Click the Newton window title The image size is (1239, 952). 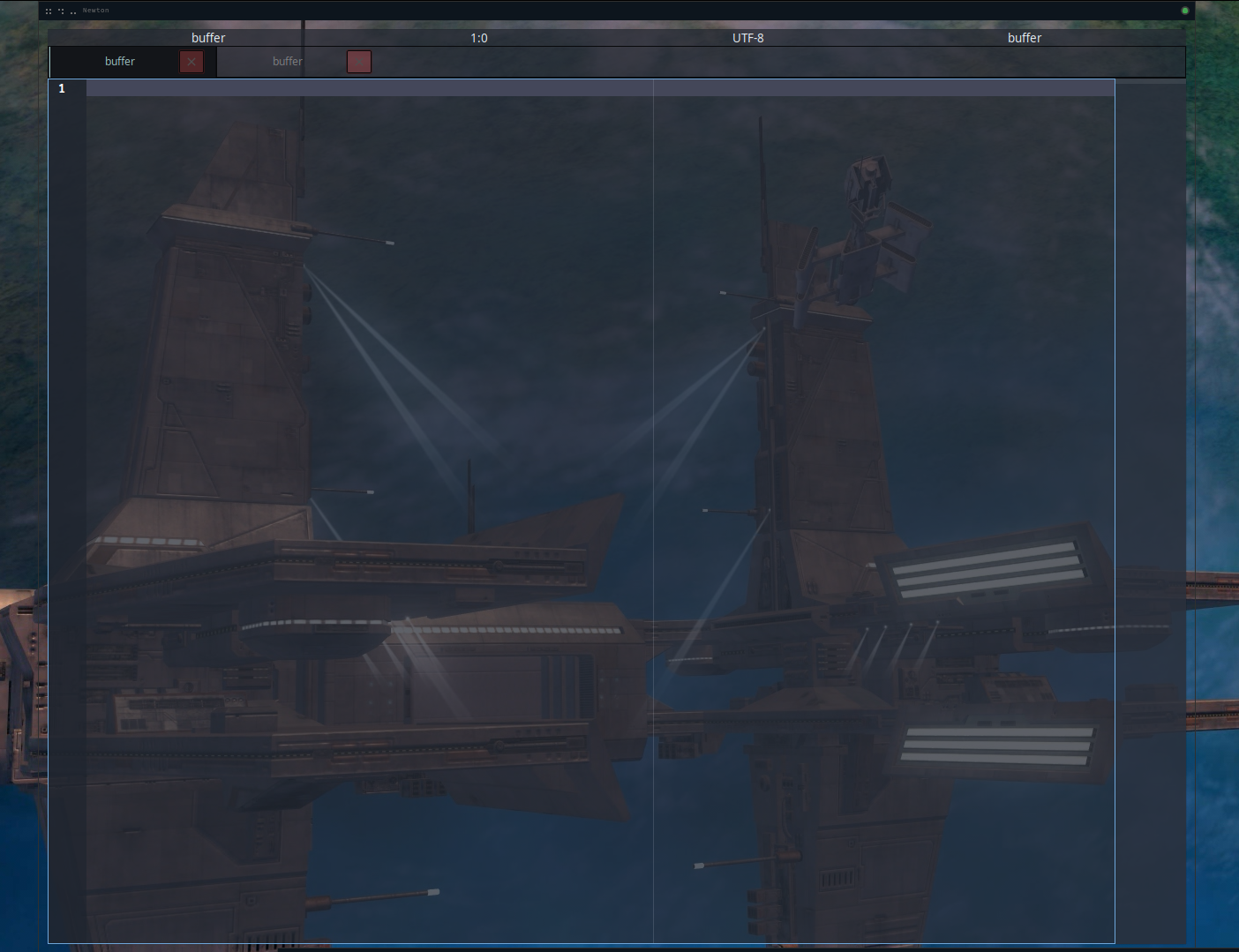(x=95, y=11)
